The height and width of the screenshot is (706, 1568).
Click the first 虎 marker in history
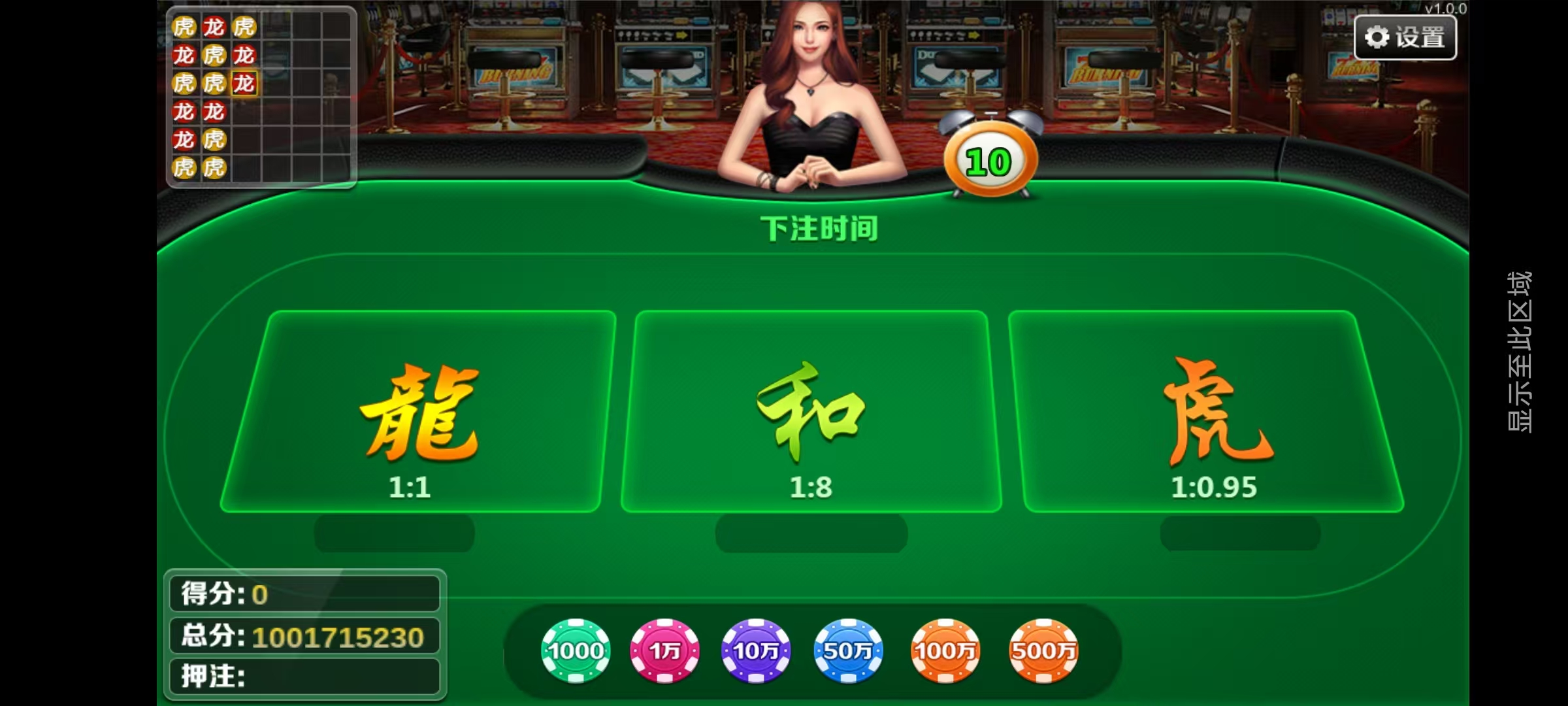pos(184,27)
